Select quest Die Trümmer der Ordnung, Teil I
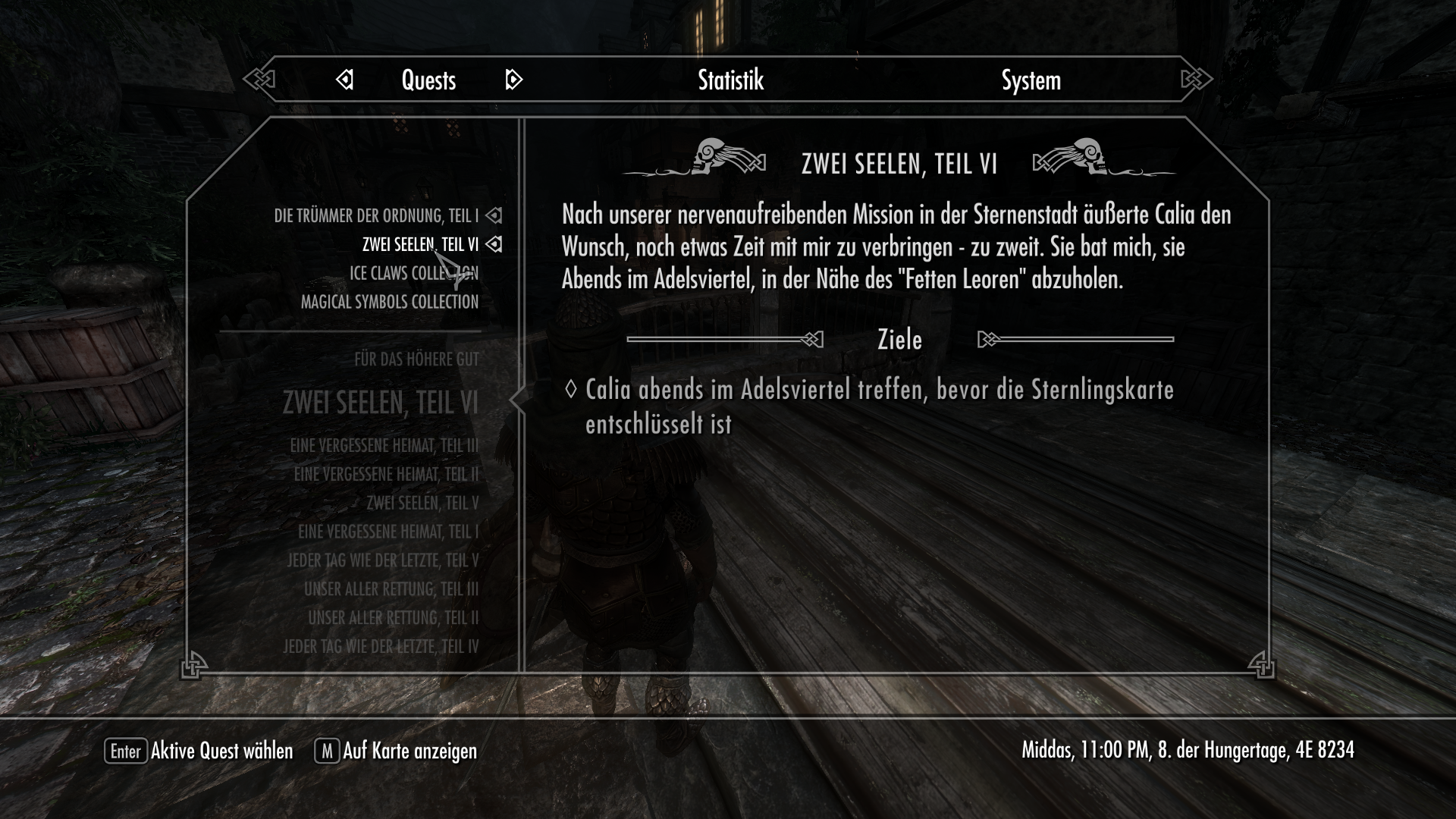 point(376,216)
